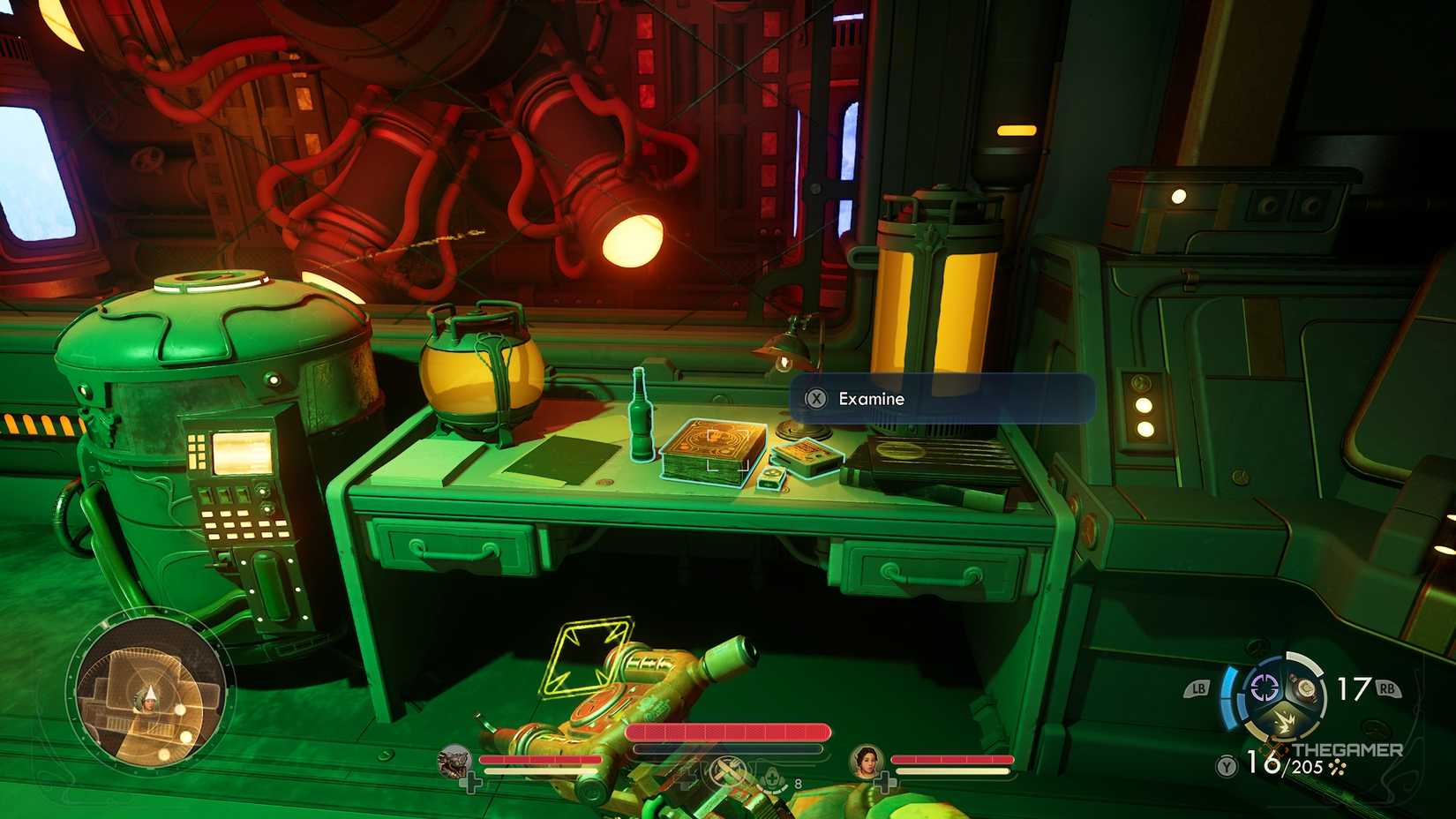
Task: Click the inhaler consumable icon beside the 8 counter
Action: (x=772, y=778)
